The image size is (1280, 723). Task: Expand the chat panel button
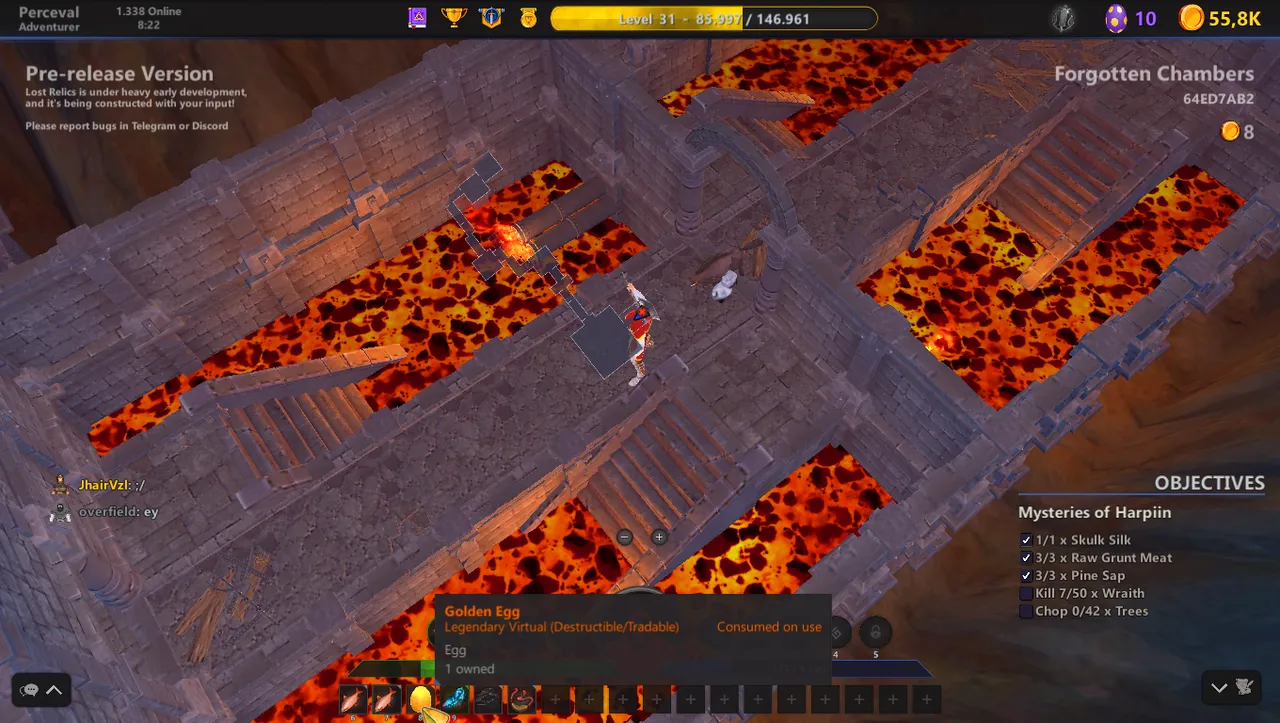[x=42, y=689]
